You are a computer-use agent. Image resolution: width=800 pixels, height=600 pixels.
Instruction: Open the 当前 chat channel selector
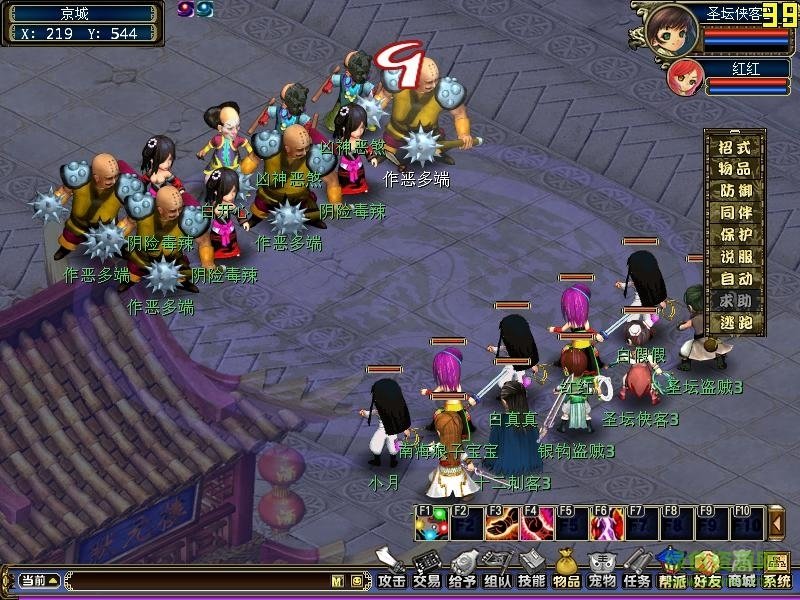click(x=39, y=580)
